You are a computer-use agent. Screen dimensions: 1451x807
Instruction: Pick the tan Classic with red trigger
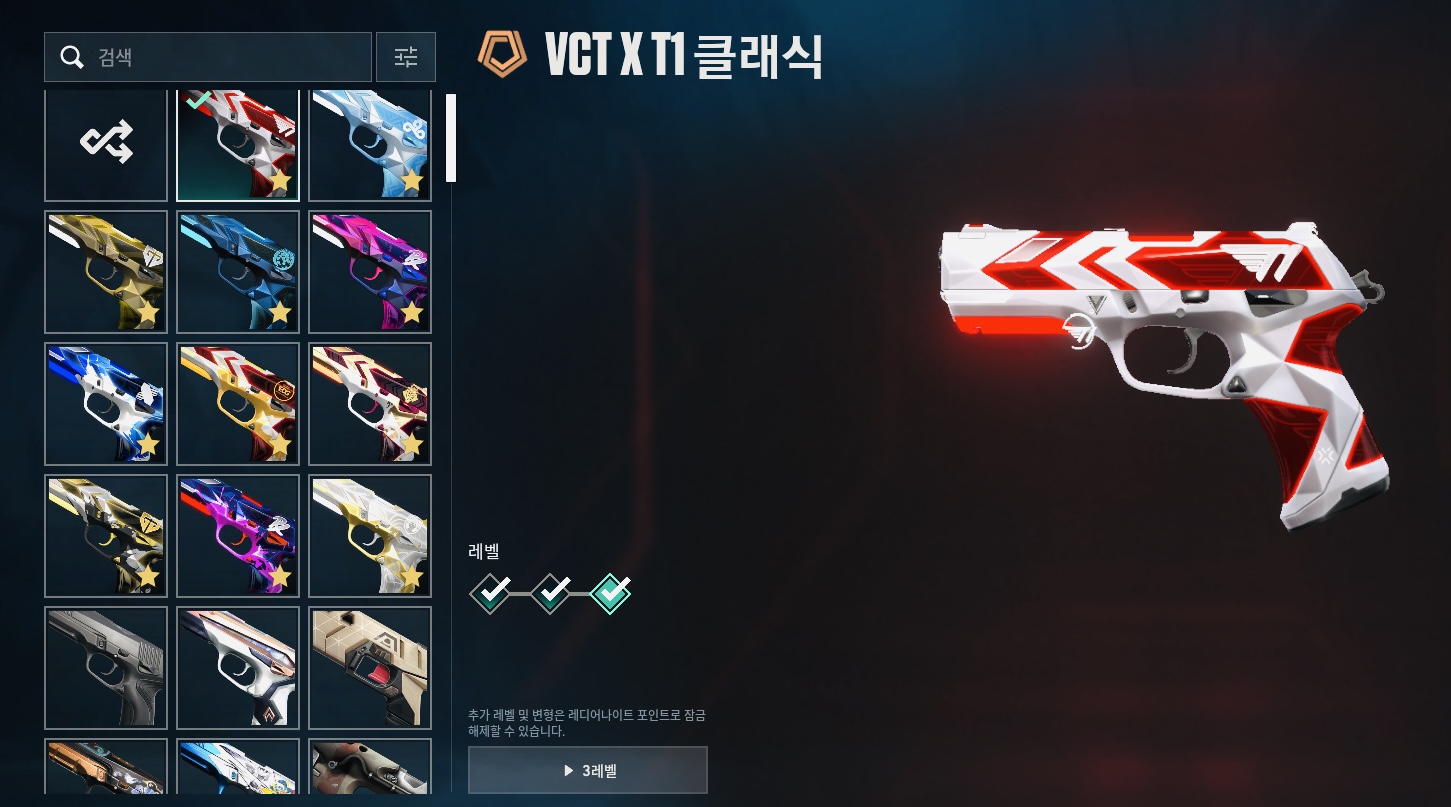tap(370, 667)
